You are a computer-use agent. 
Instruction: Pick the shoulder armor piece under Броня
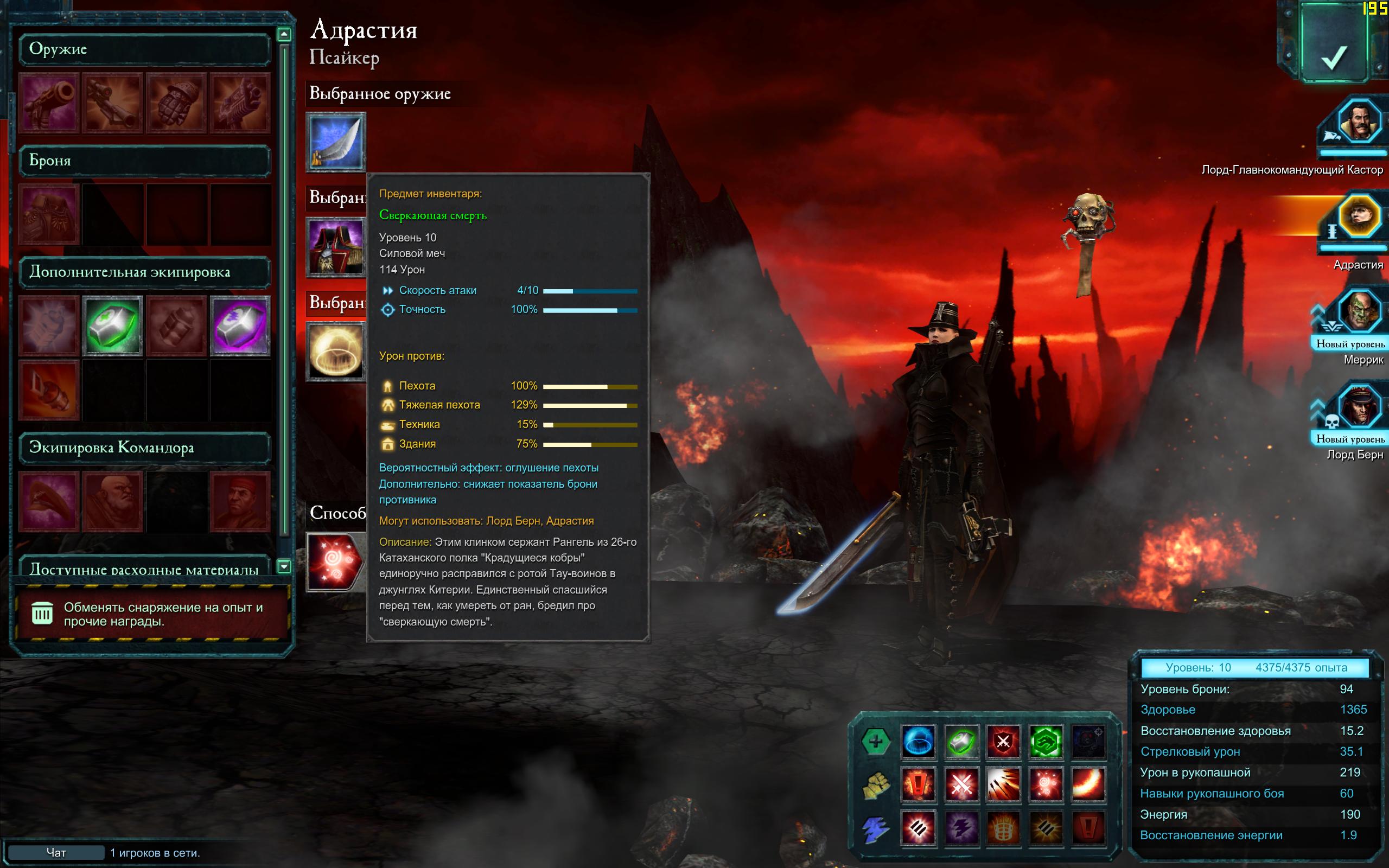coord(49,215)
